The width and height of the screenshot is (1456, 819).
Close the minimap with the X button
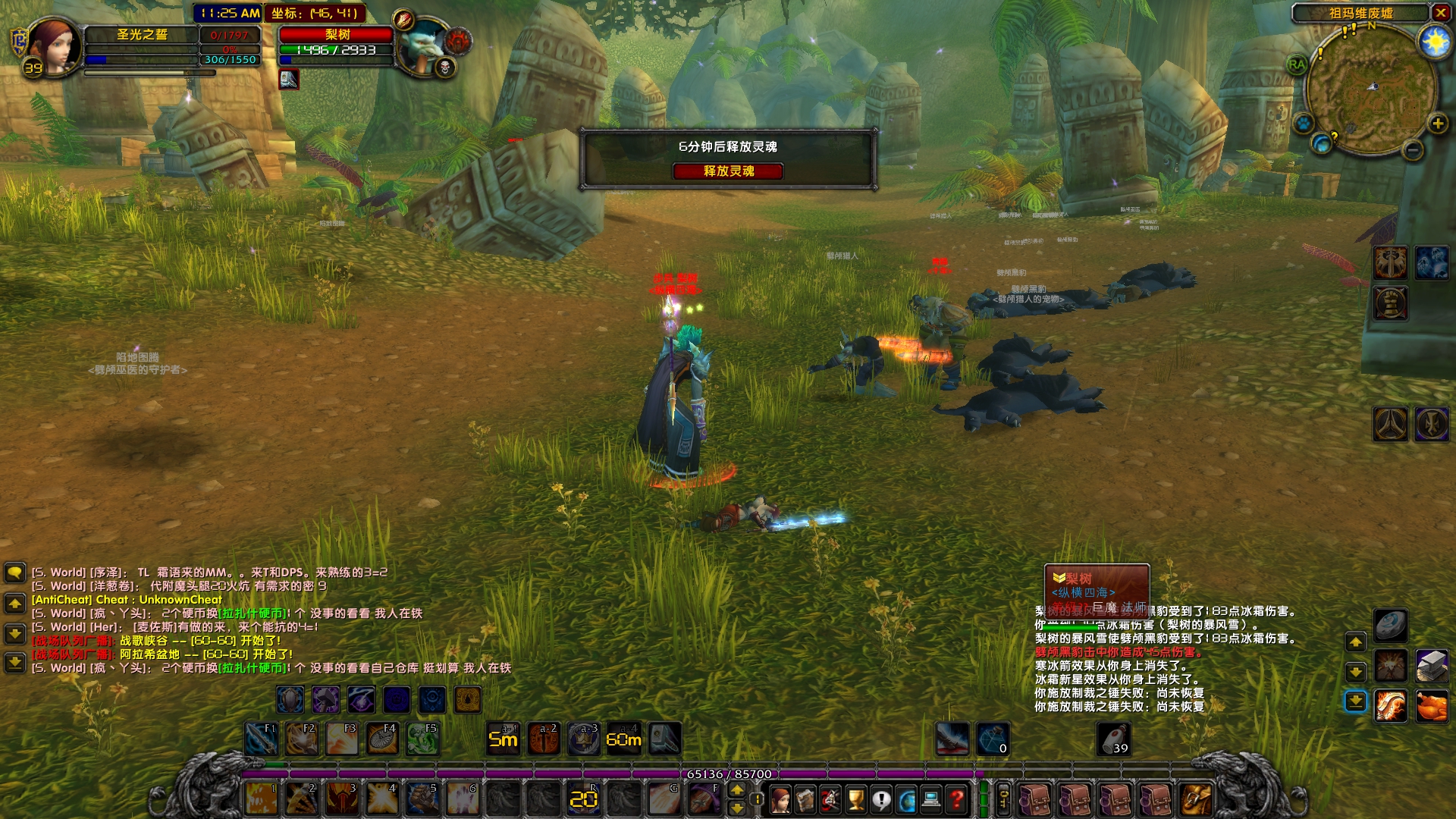[1440, 13]
